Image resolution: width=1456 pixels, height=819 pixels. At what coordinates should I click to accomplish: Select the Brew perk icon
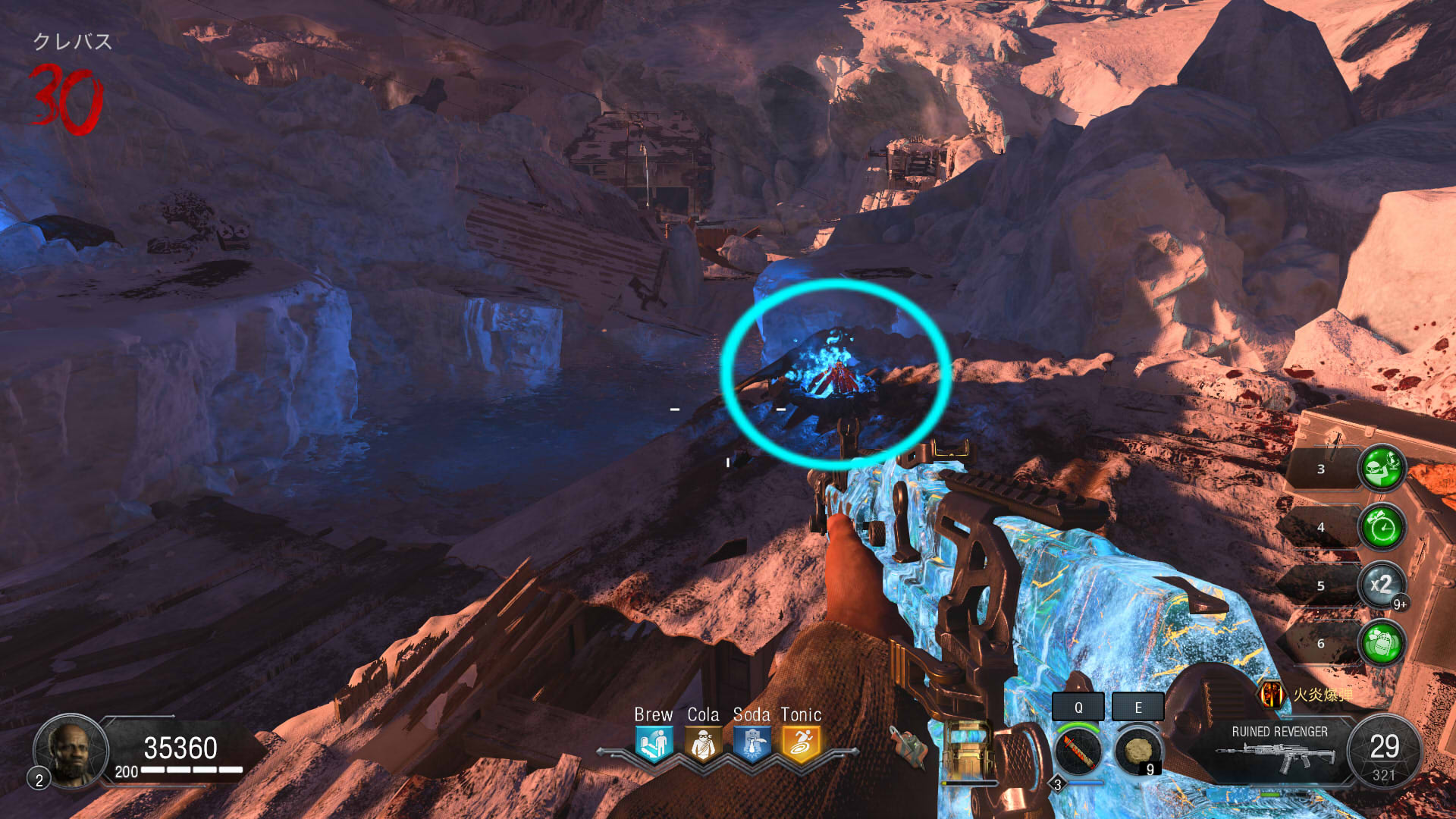tap(653, 744)
